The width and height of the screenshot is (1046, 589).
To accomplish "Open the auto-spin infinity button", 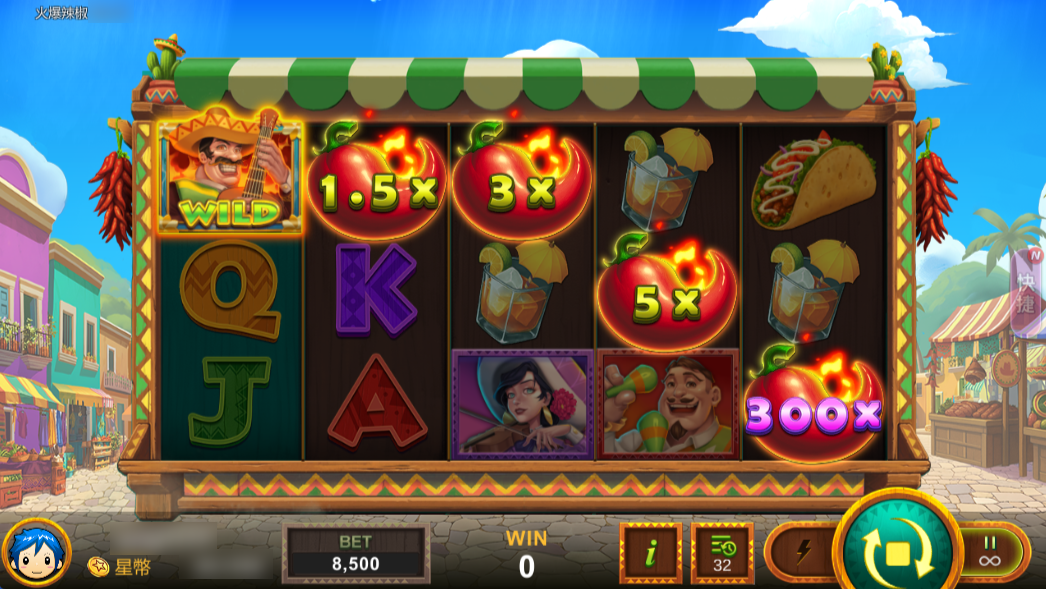I will 990,551.
